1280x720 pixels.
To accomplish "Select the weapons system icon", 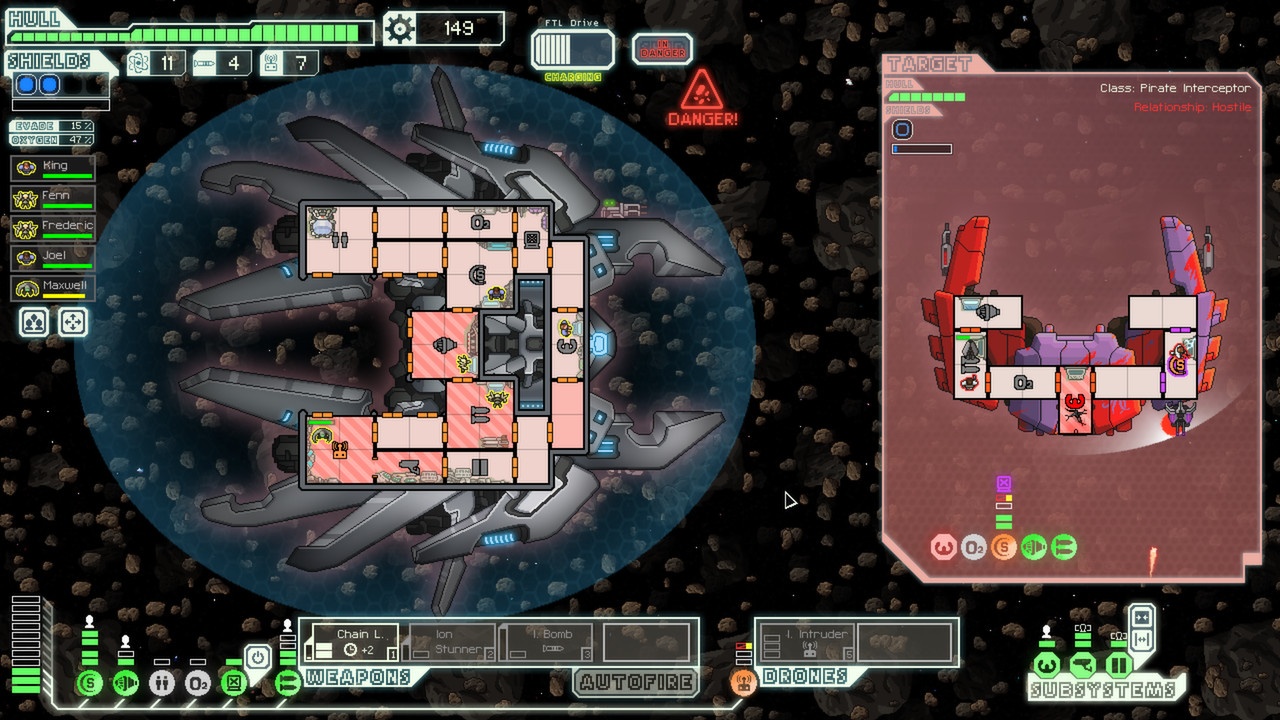I will point(288,683).
